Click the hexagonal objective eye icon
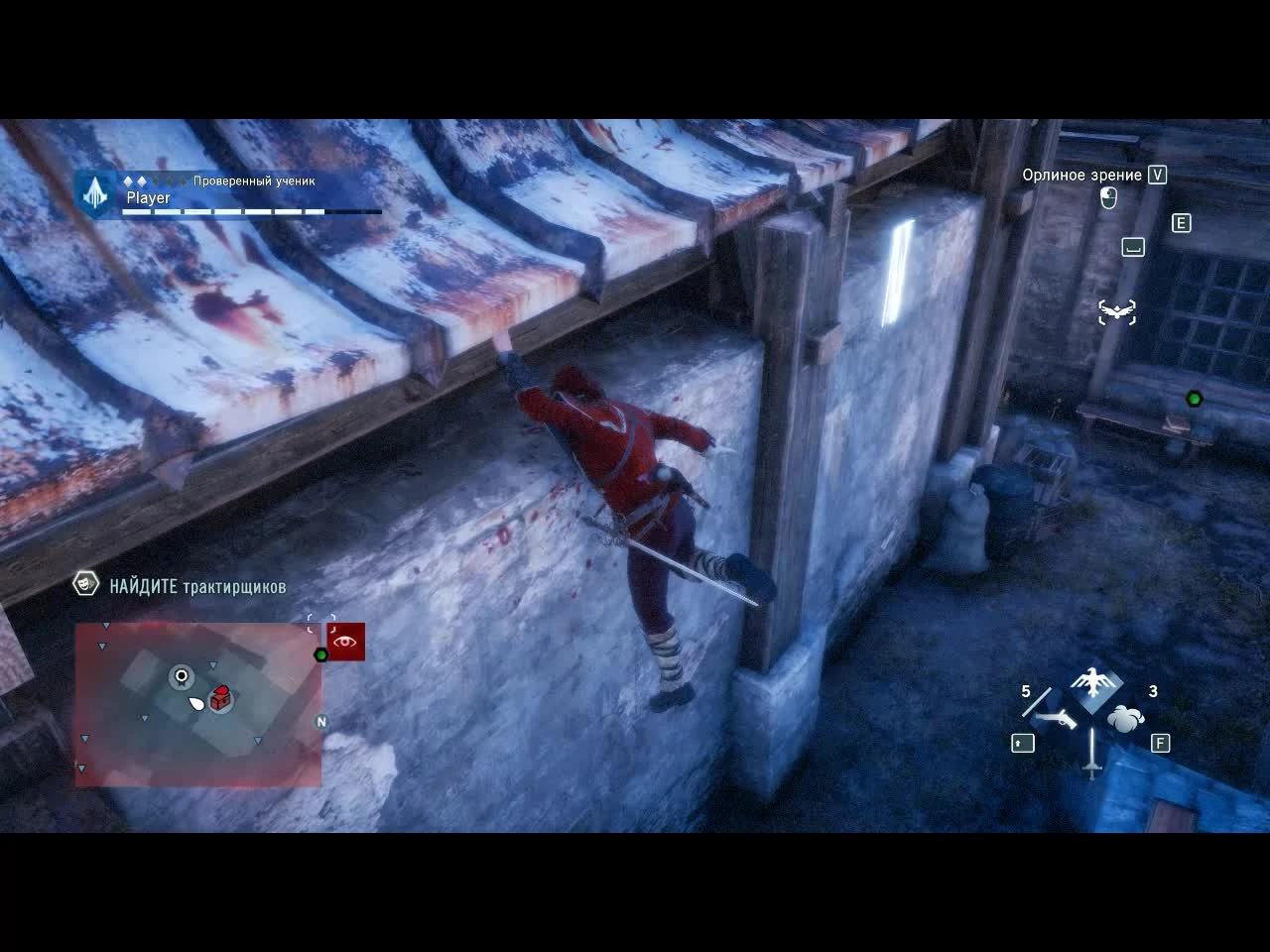Image resolution: width=1270 pixels, height=952 pixels. [x=84, y=586]
